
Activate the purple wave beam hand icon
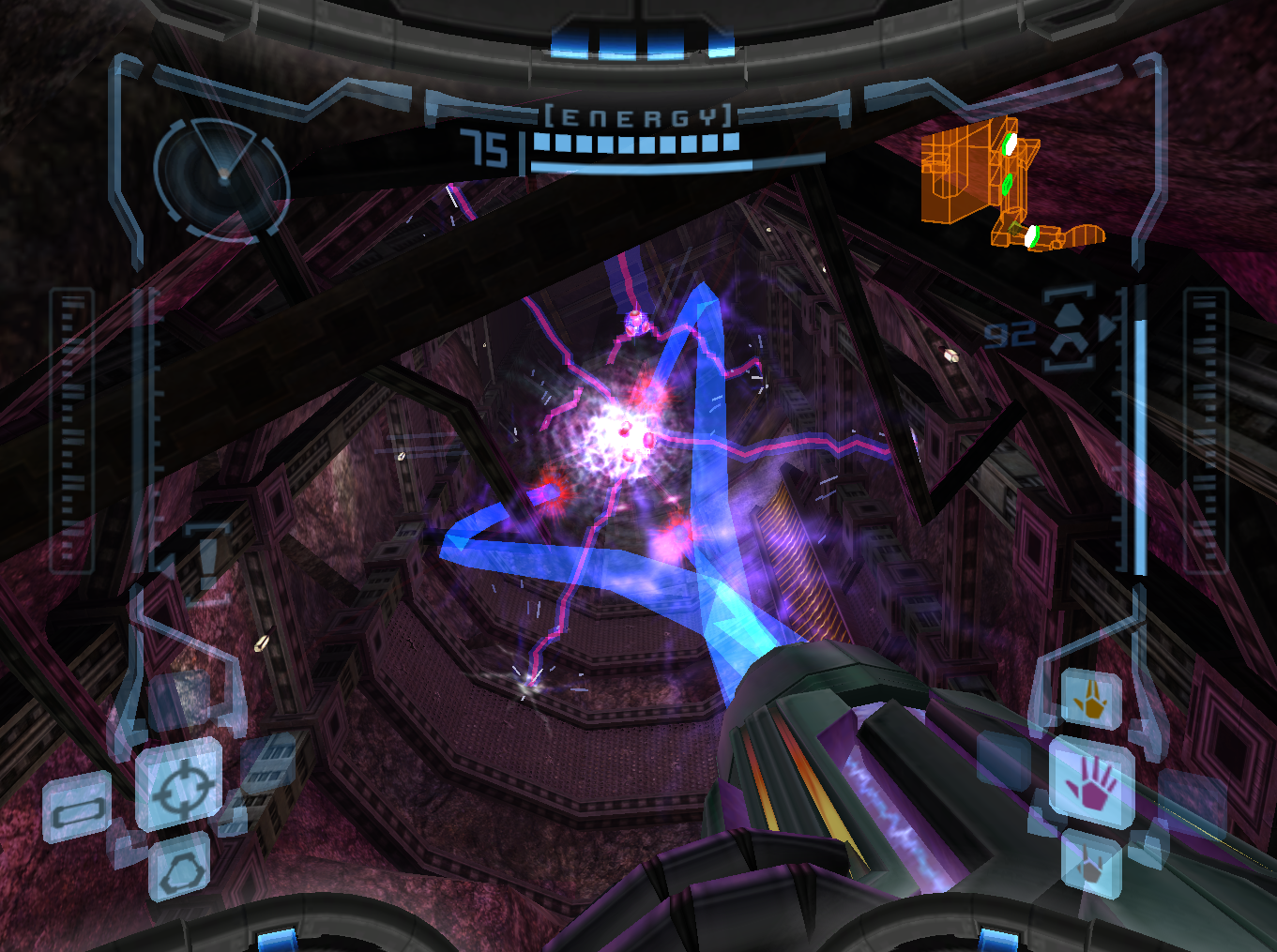(1089, 782)
